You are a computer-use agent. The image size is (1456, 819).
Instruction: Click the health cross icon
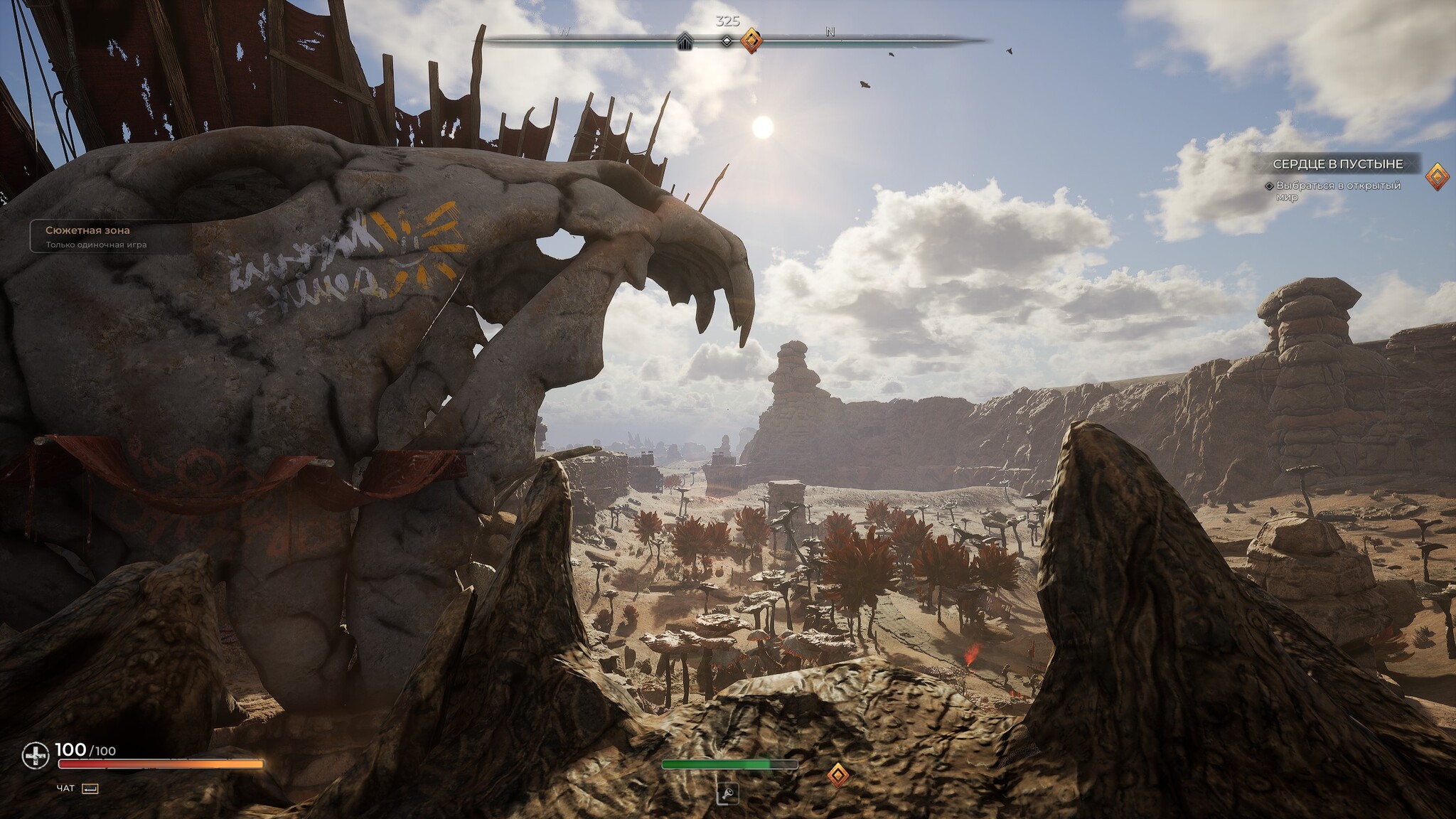coord(35,756)
